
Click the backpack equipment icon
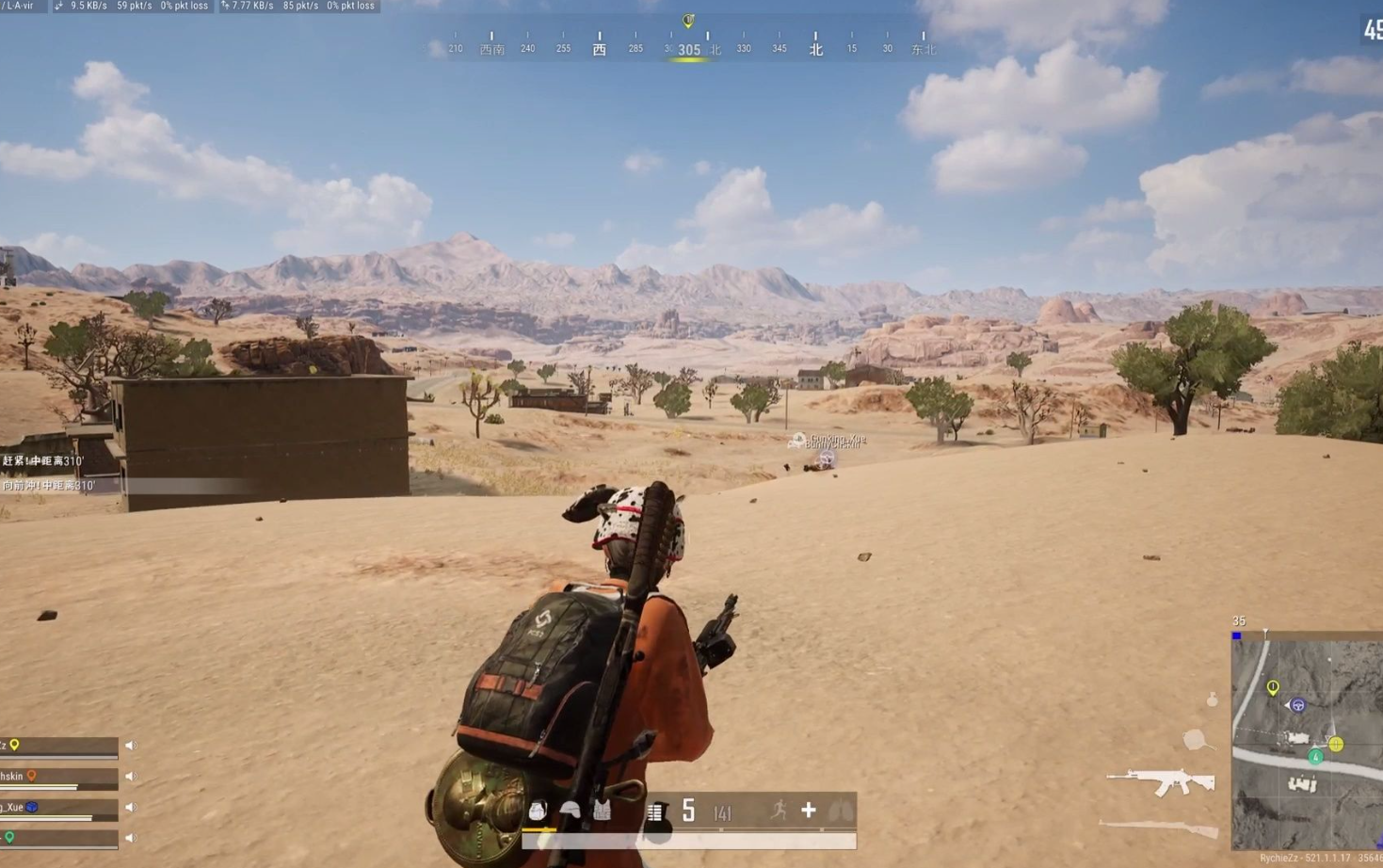[x=538, y=811]
